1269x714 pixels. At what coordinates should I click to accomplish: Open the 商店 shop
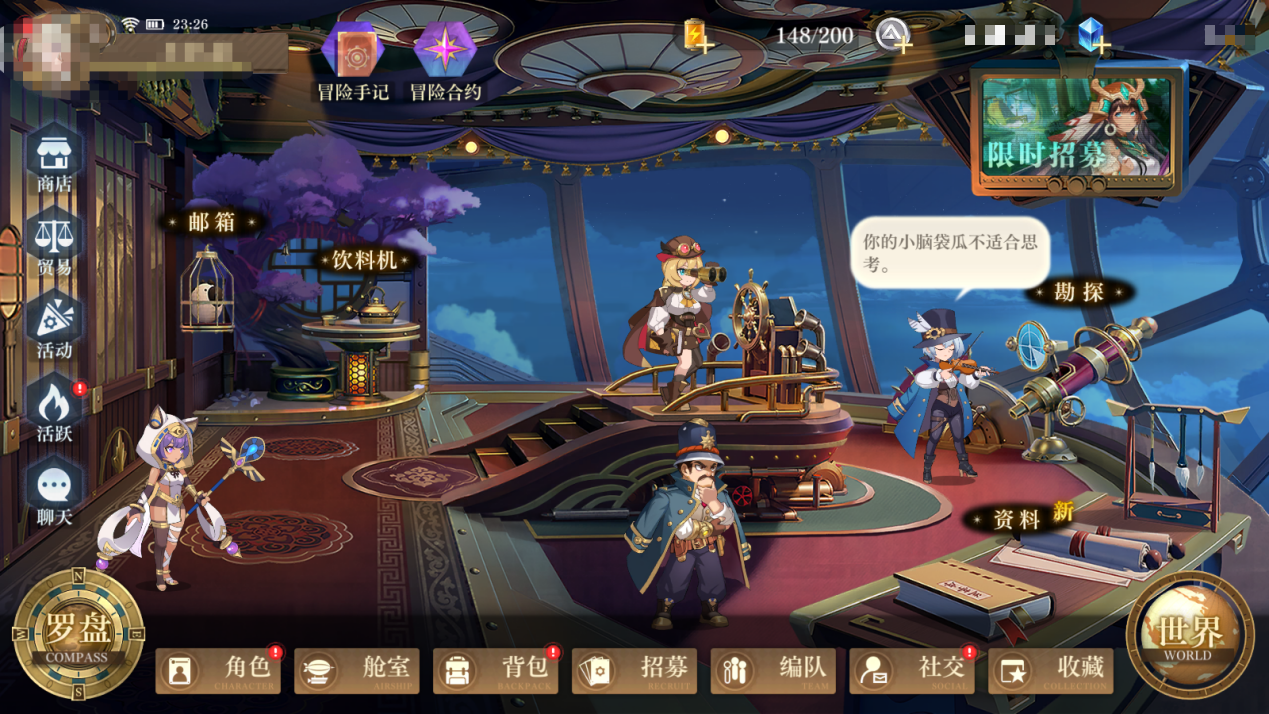click(x=54, y=162)
